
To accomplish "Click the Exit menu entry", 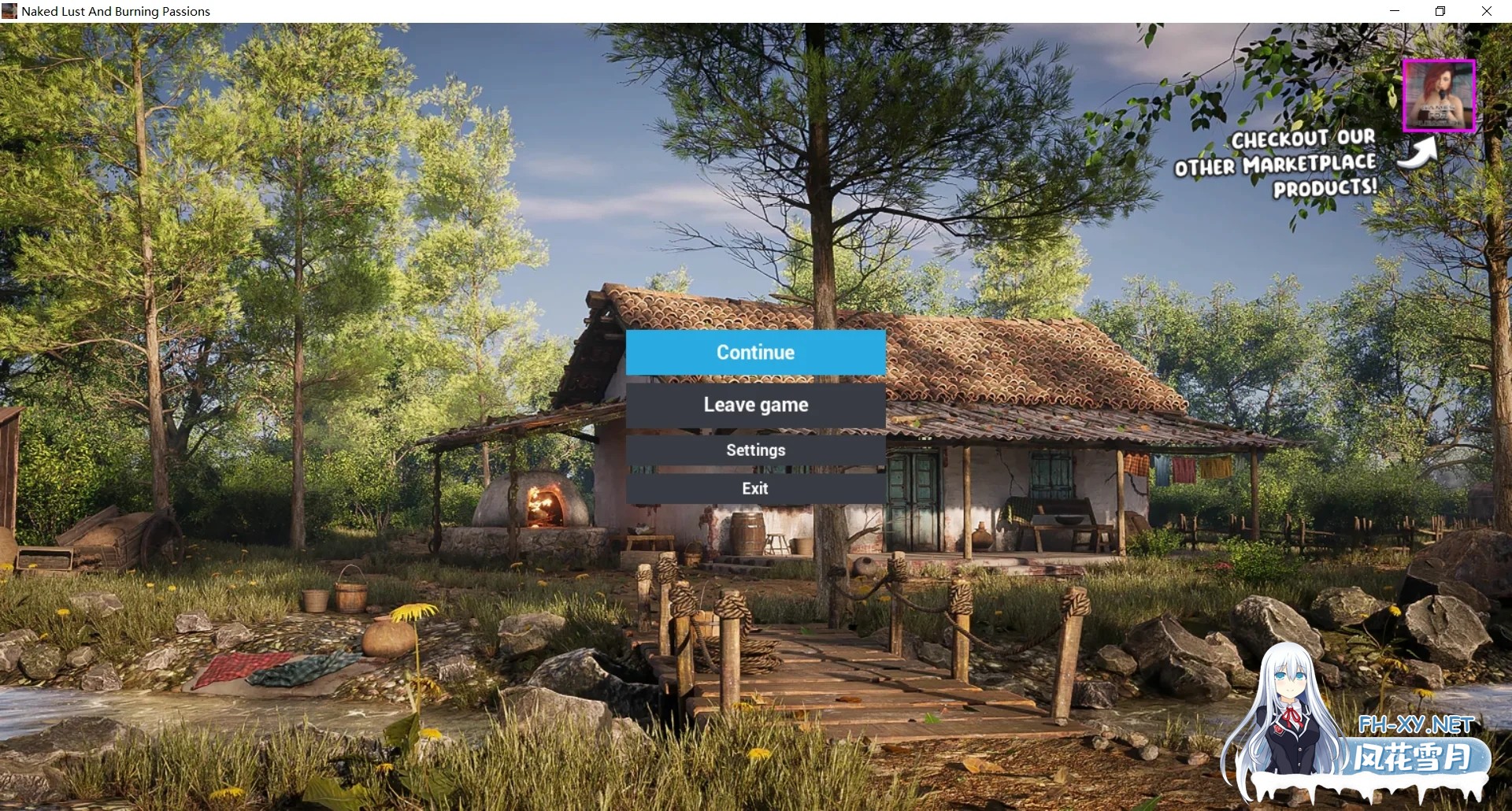I will click(x=755, y=488).
